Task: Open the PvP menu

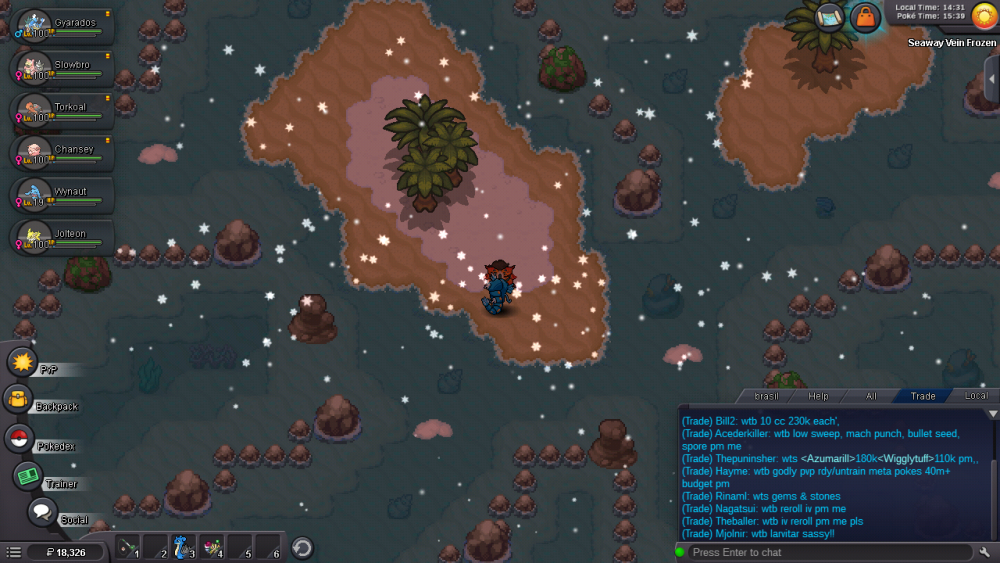Action: tap(22, 361)
